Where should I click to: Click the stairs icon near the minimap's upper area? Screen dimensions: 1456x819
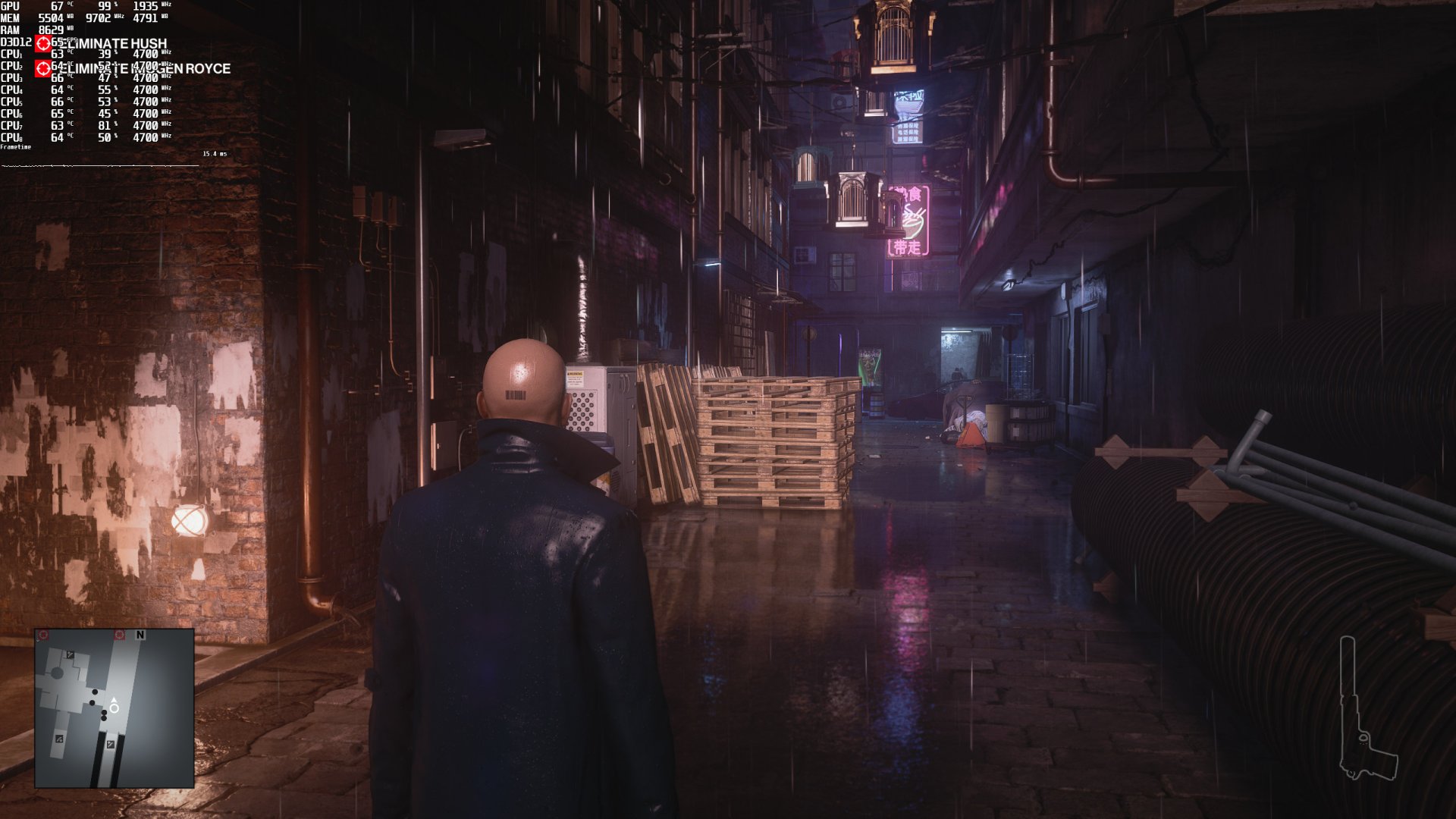pyautogui.click(x=69, y=654)
